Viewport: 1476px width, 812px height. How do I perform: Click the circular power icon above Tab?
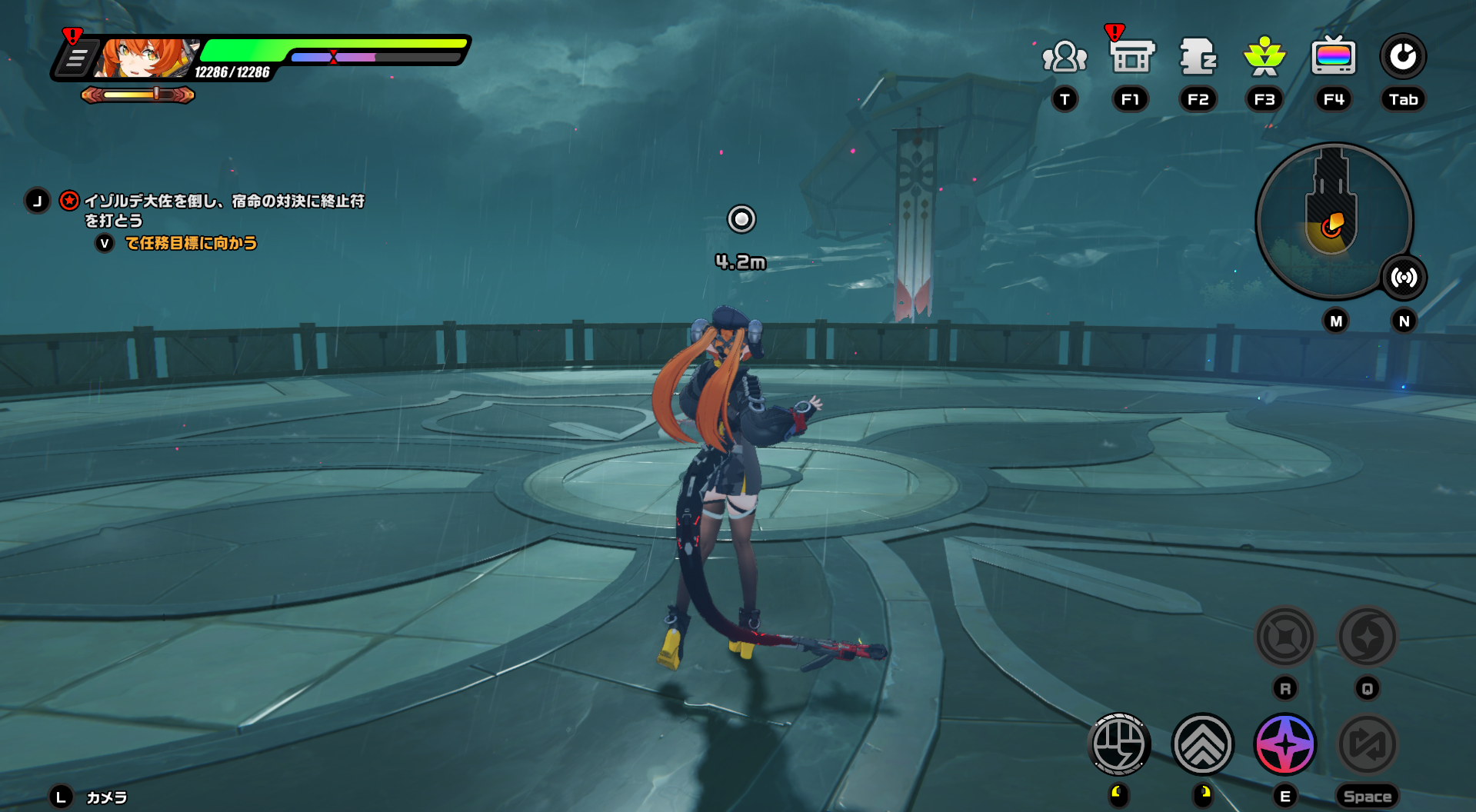[1403, 57]
